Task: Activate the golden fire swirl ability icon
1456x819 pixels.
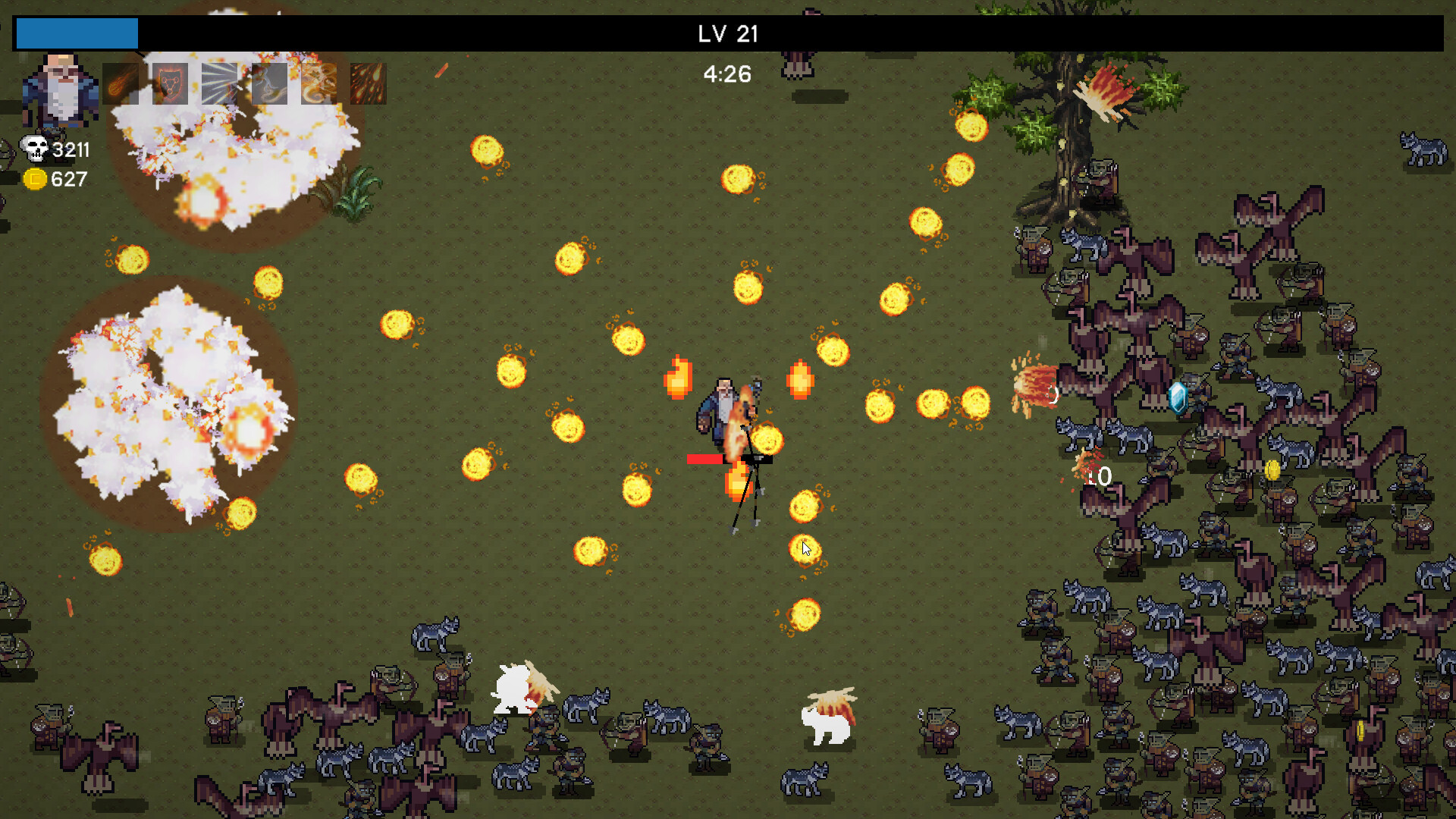Action: (318, 83)
